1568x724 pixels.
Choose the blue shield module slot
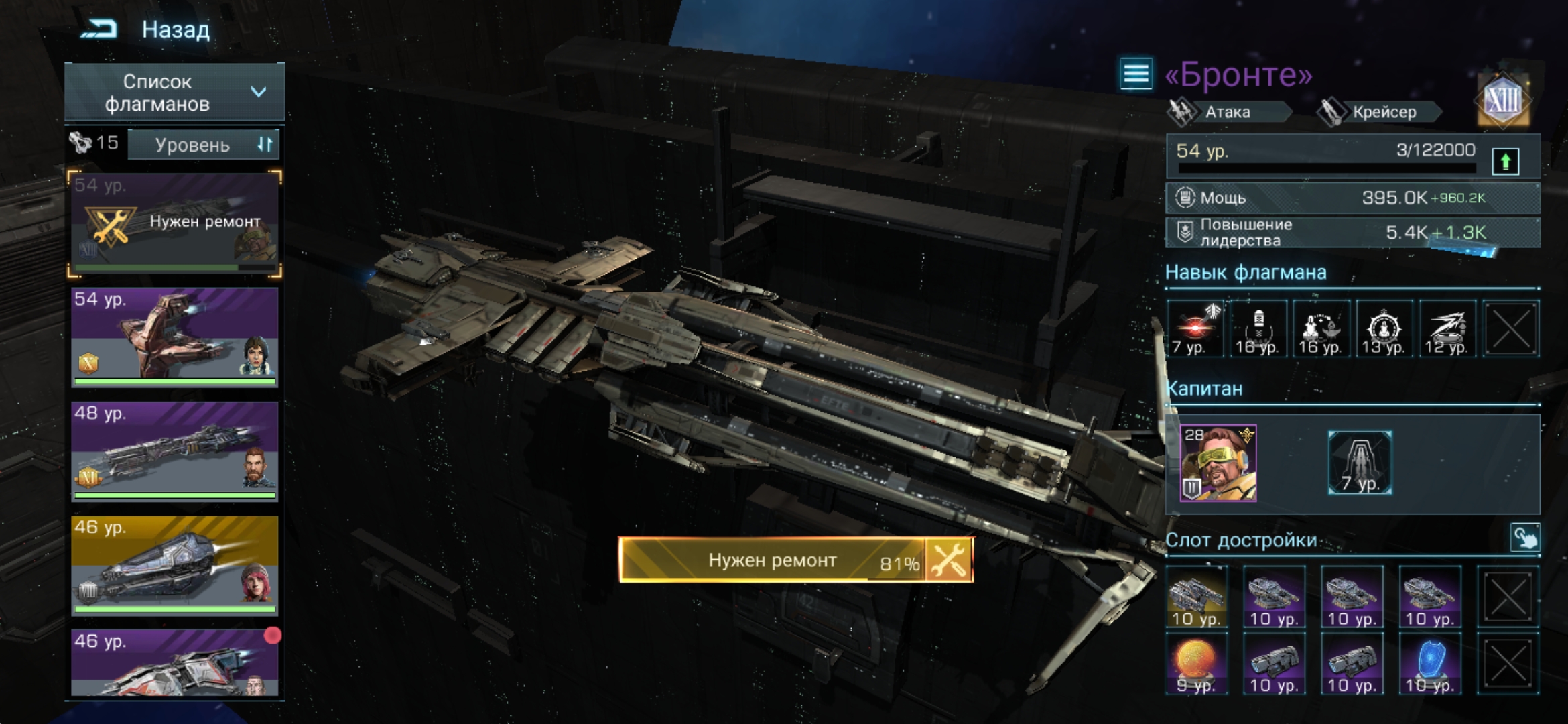coord(1429,664)
